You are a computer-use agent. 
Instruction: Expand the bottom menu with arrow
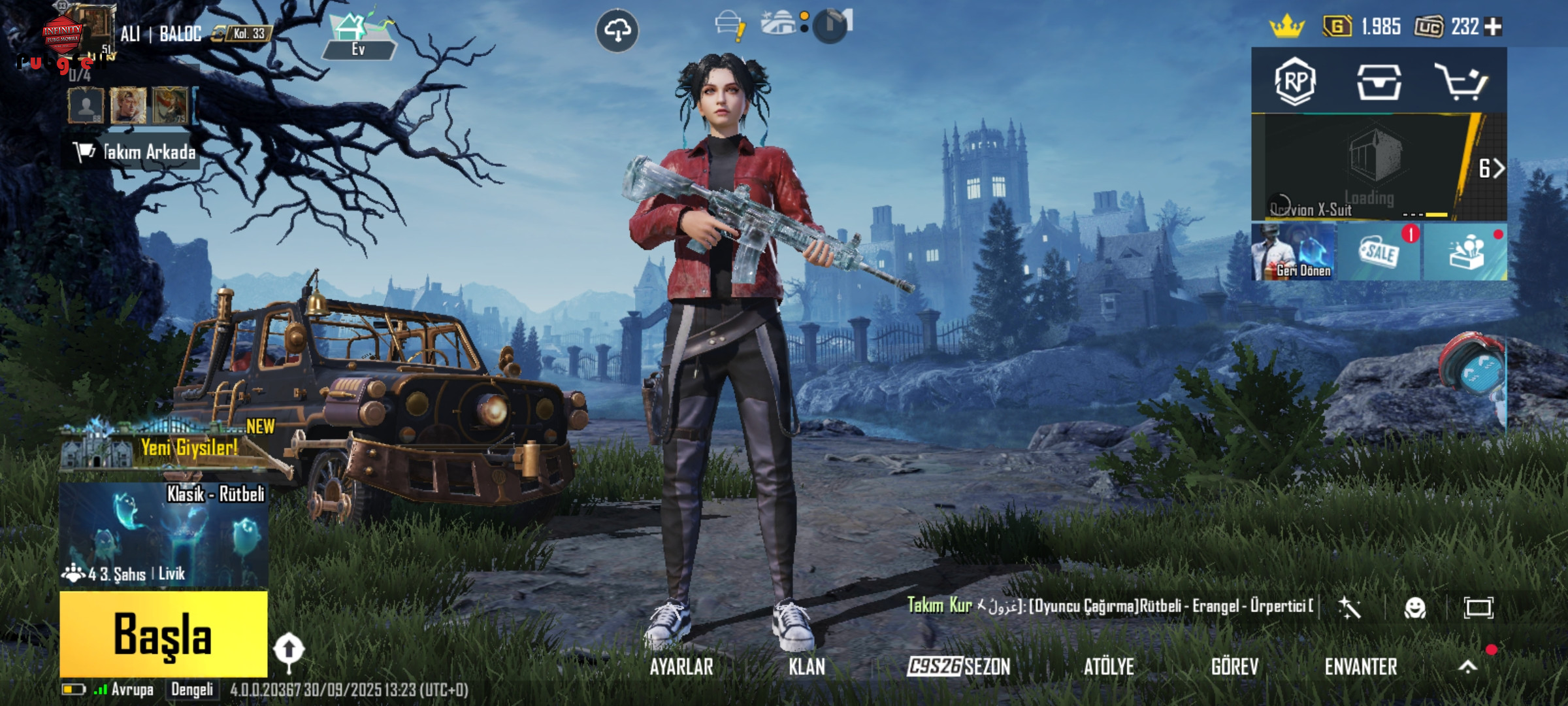click(1468, 667)
